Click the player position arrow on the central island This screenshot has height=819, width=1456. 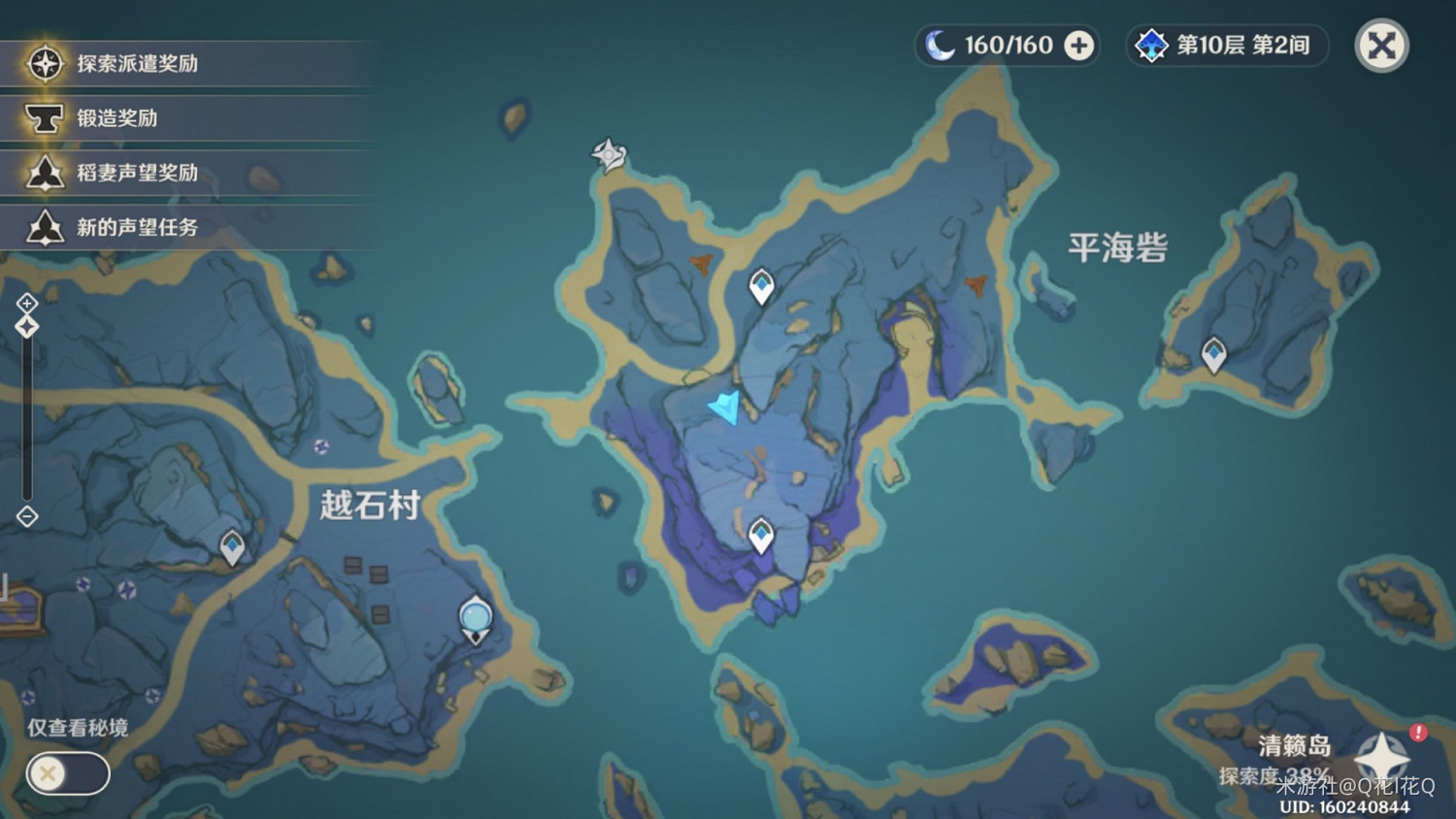tap(724, 409)
